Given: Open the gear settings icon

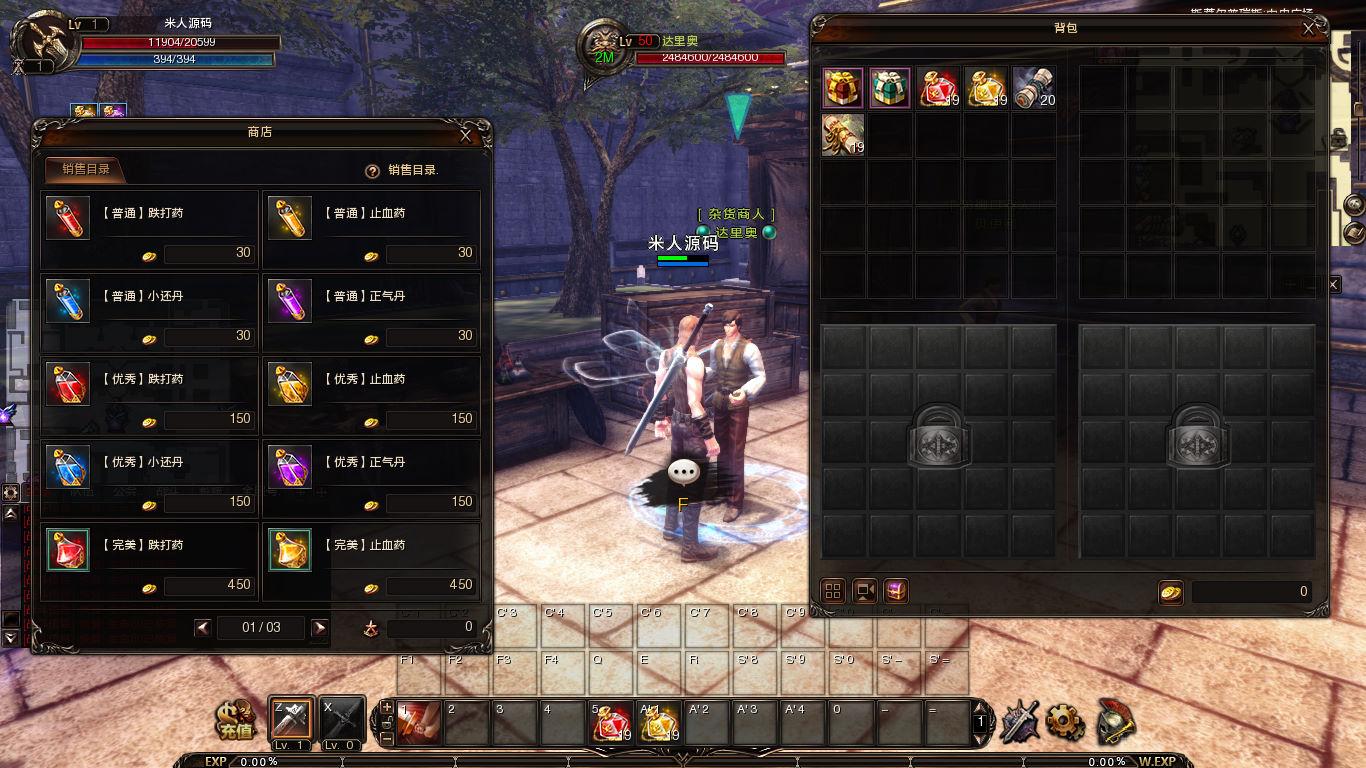Looking at the screenshot, I should coord(1064,719).
